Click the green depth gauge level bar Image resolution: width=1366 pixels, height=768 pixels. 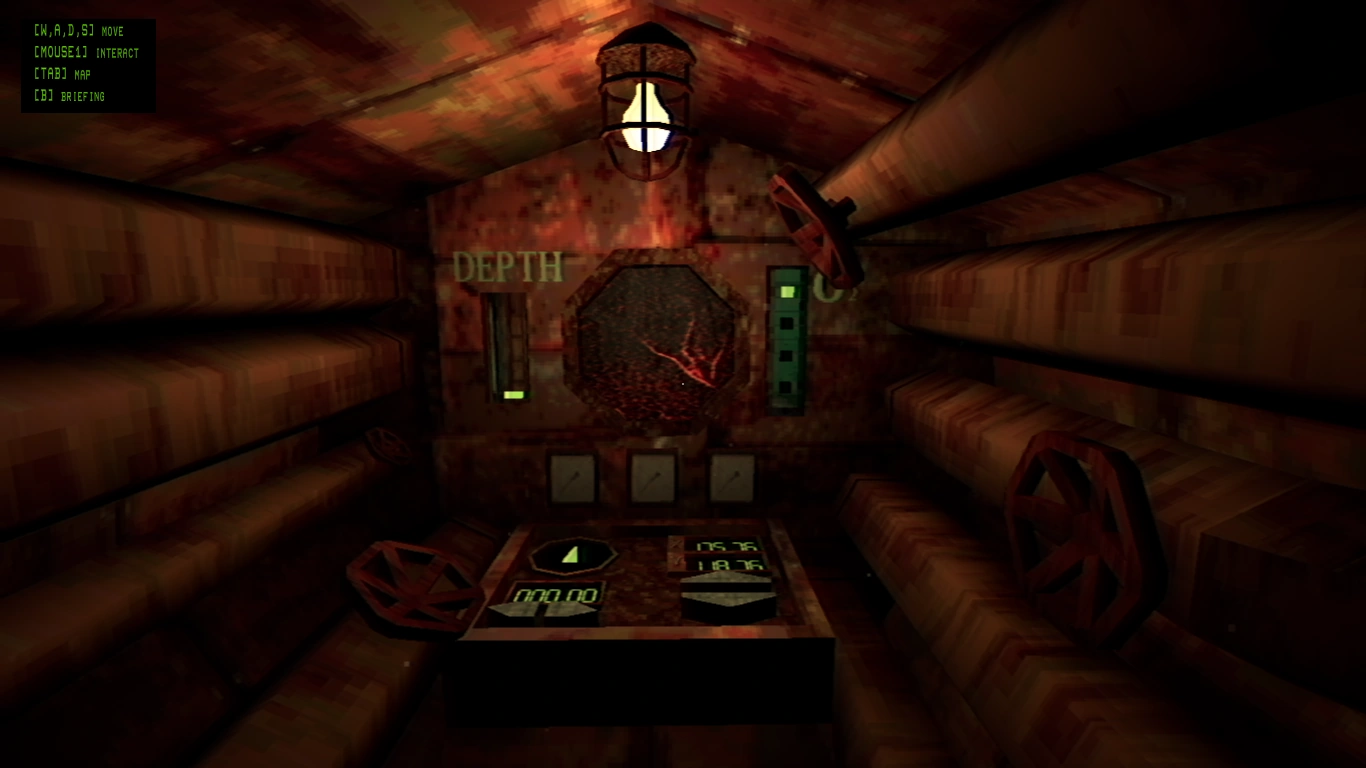coord(512,395)
